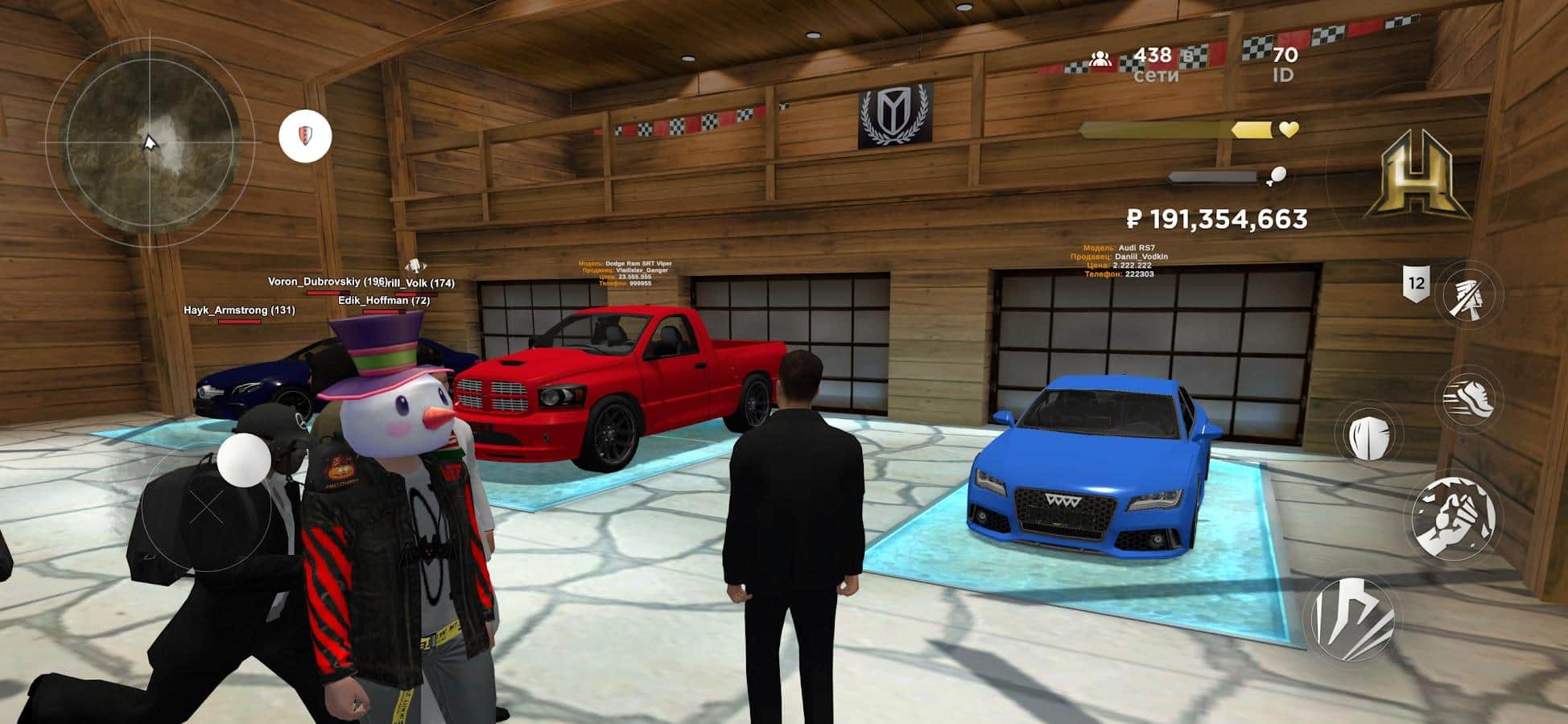The height and width of the screenshot is (724, 1568).
Task: Tap the virtual movement joystick knob
Action: 244,461
